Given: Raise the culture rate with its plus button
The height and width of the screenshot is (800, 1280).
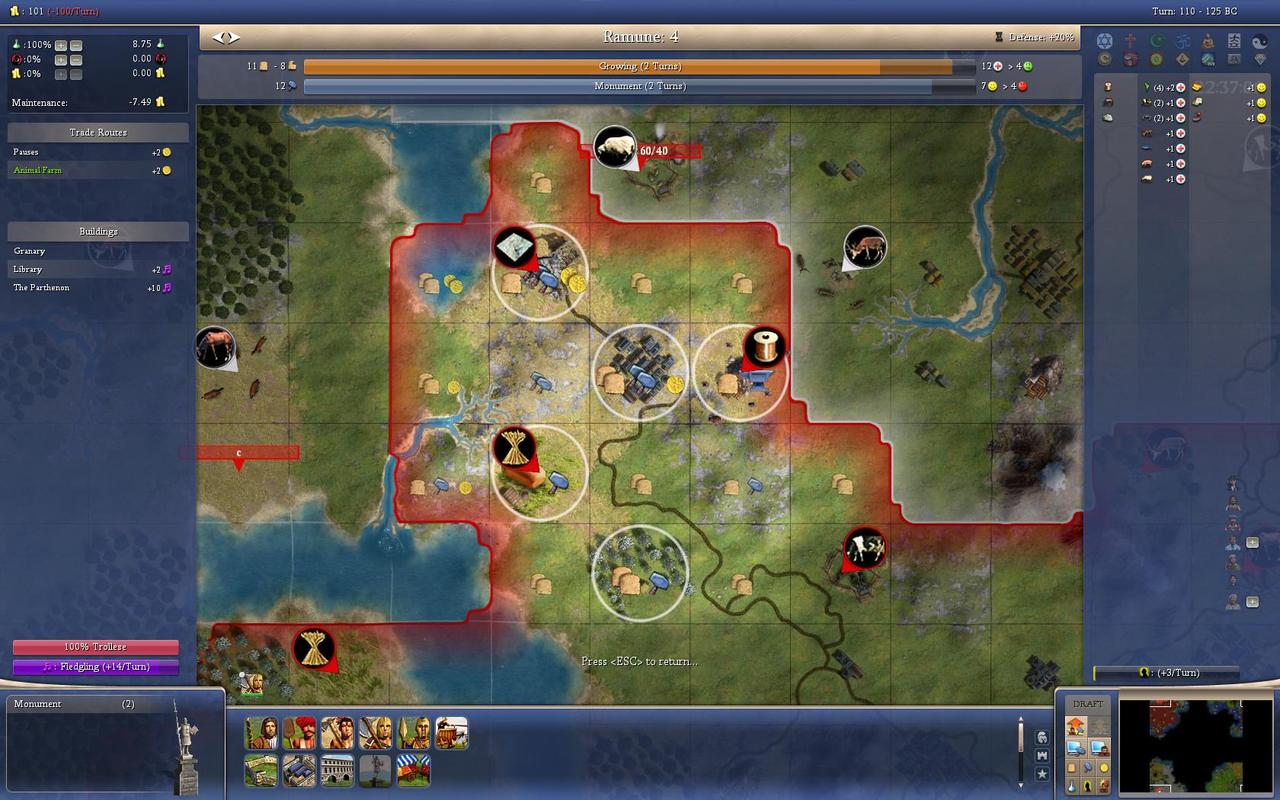Looking at the screenshot, I should pyautogui.click(x=61, y=59).
